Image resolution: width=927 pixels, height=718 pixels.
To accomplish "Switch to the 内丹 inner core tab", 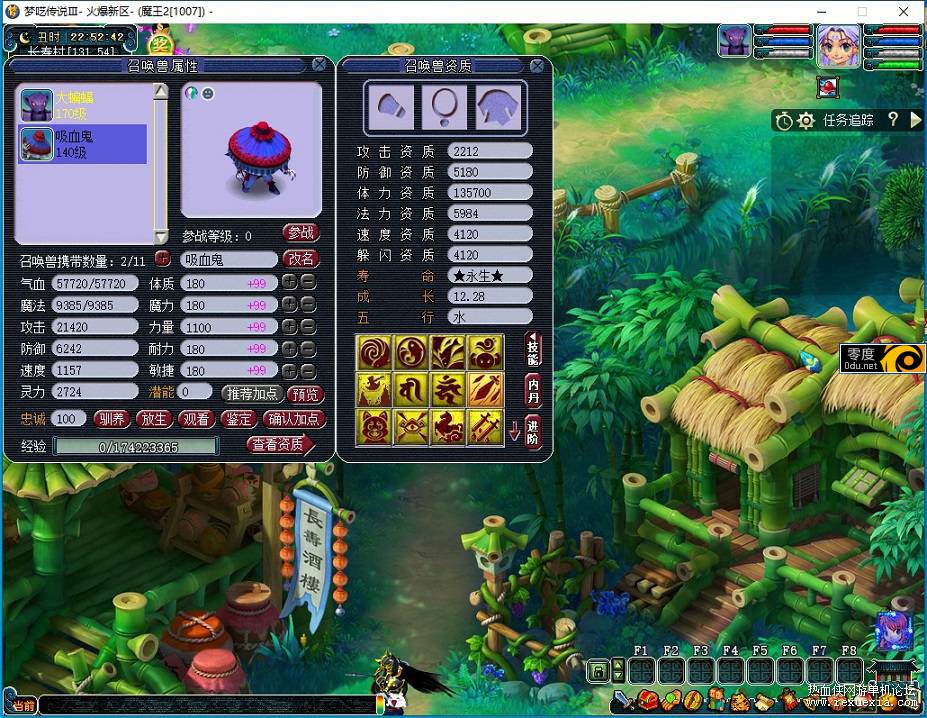I will click(x=534, y=389).
